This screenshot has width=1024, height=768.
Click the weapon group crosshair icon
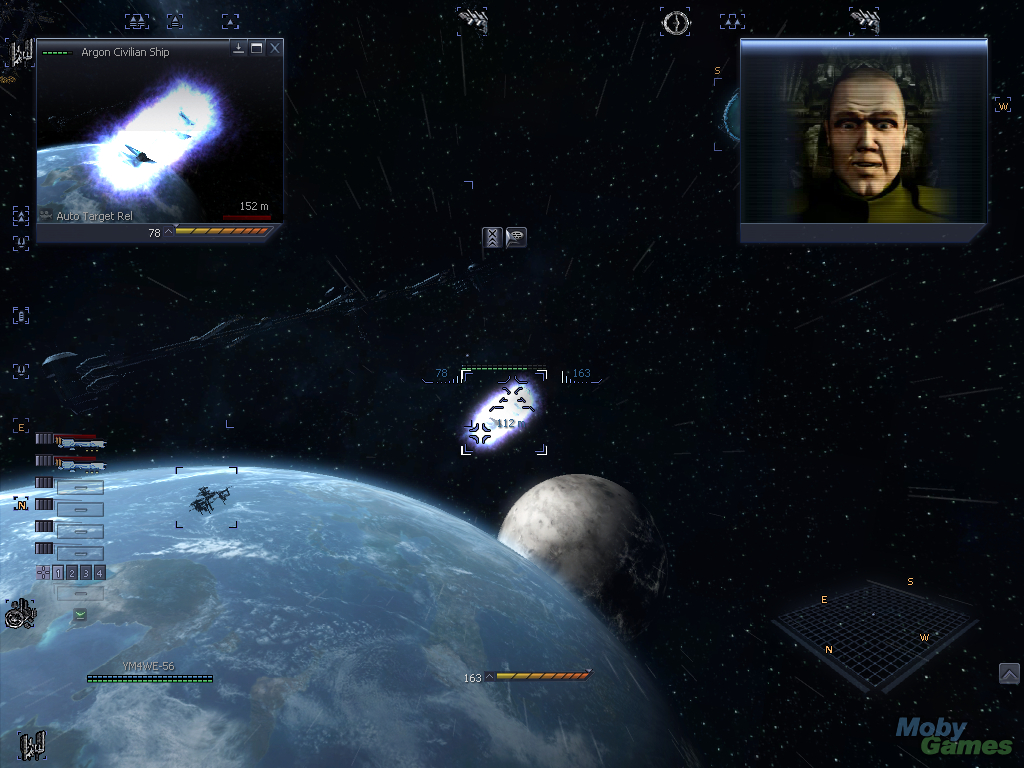(42, 573)
